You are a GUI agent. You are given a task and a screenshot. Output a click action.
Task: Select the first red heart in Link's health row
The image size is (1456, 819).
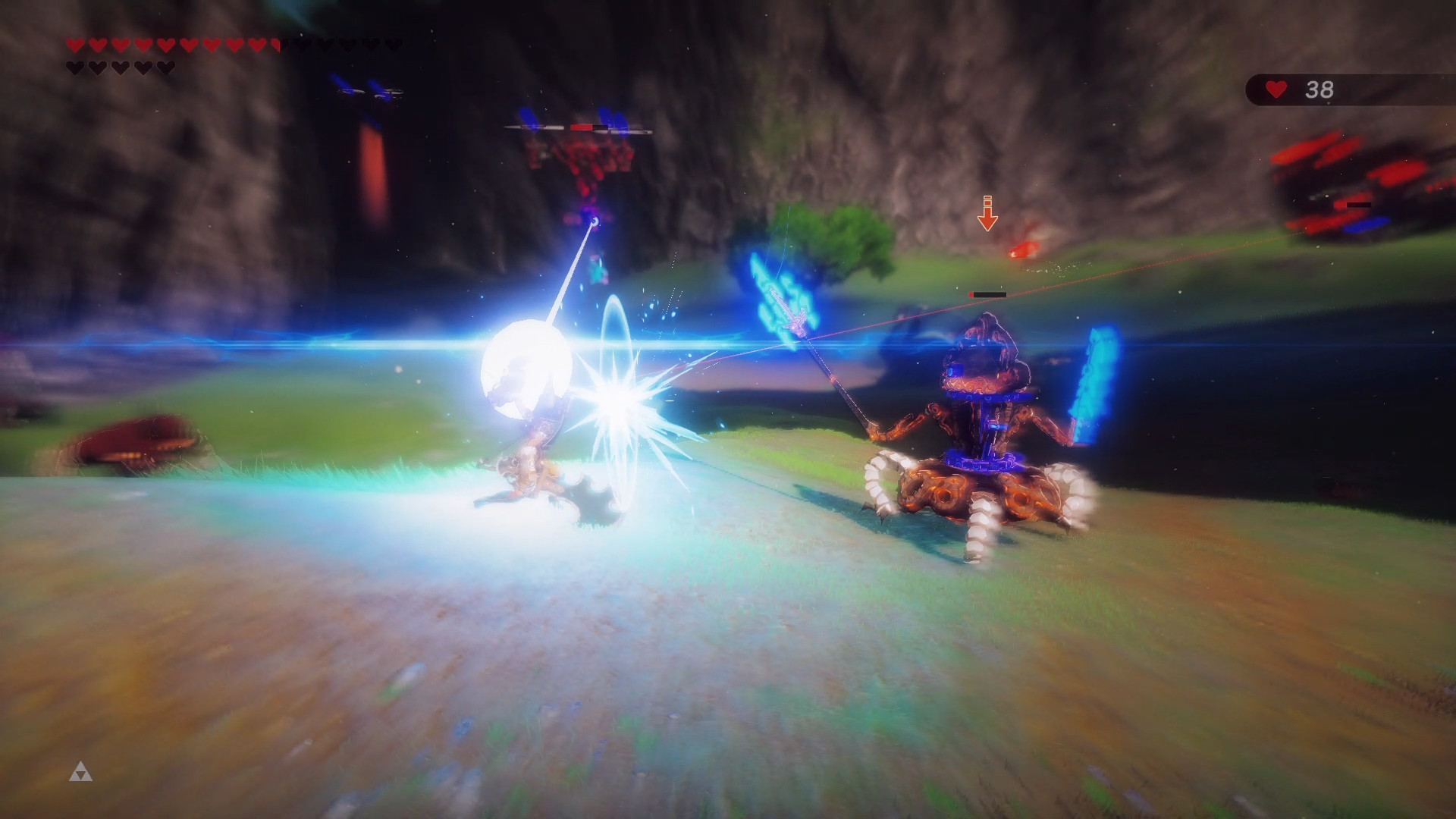pos(74,45)
